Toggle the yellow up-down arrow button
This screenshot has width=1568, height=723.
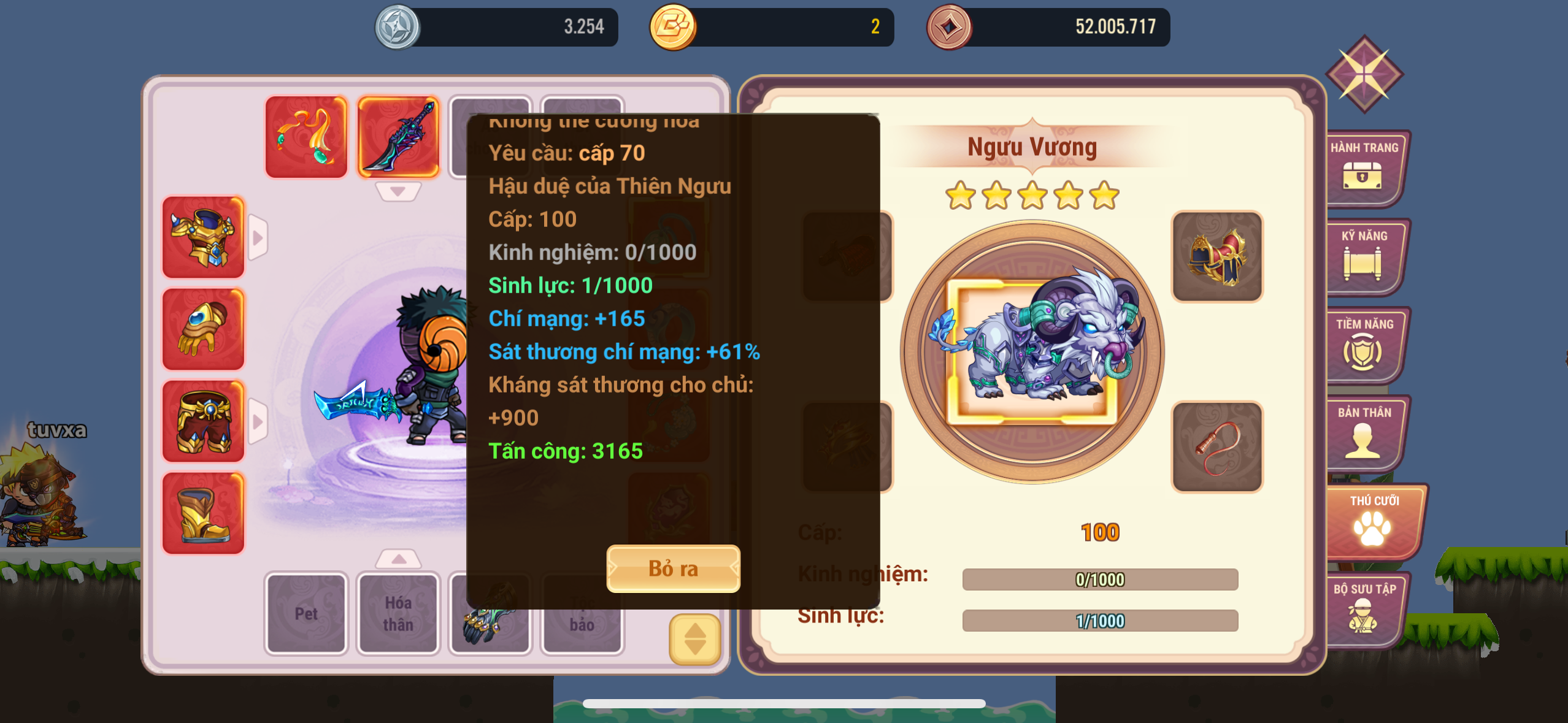[x=694, y=639]
